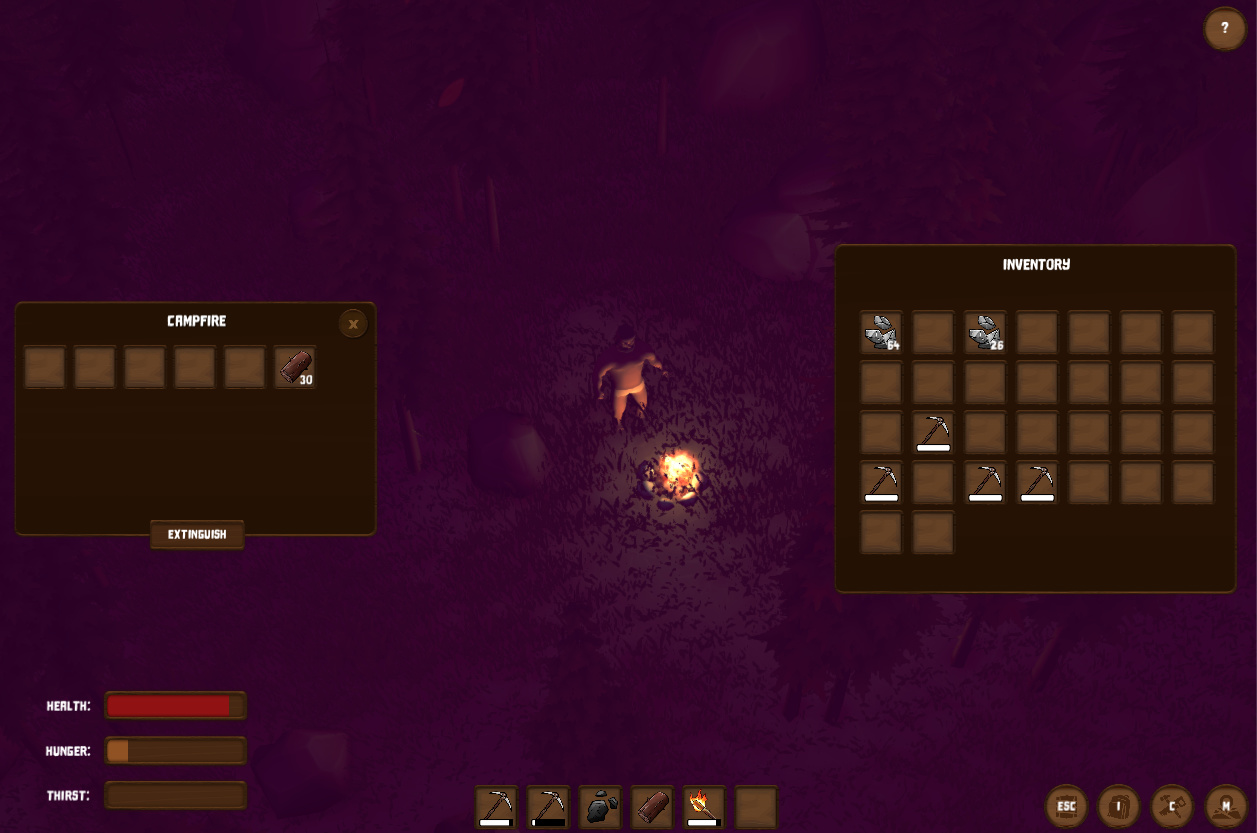Close the Campfire panel
Viewport: 1257px width, 833px height.
coord(353,324)
